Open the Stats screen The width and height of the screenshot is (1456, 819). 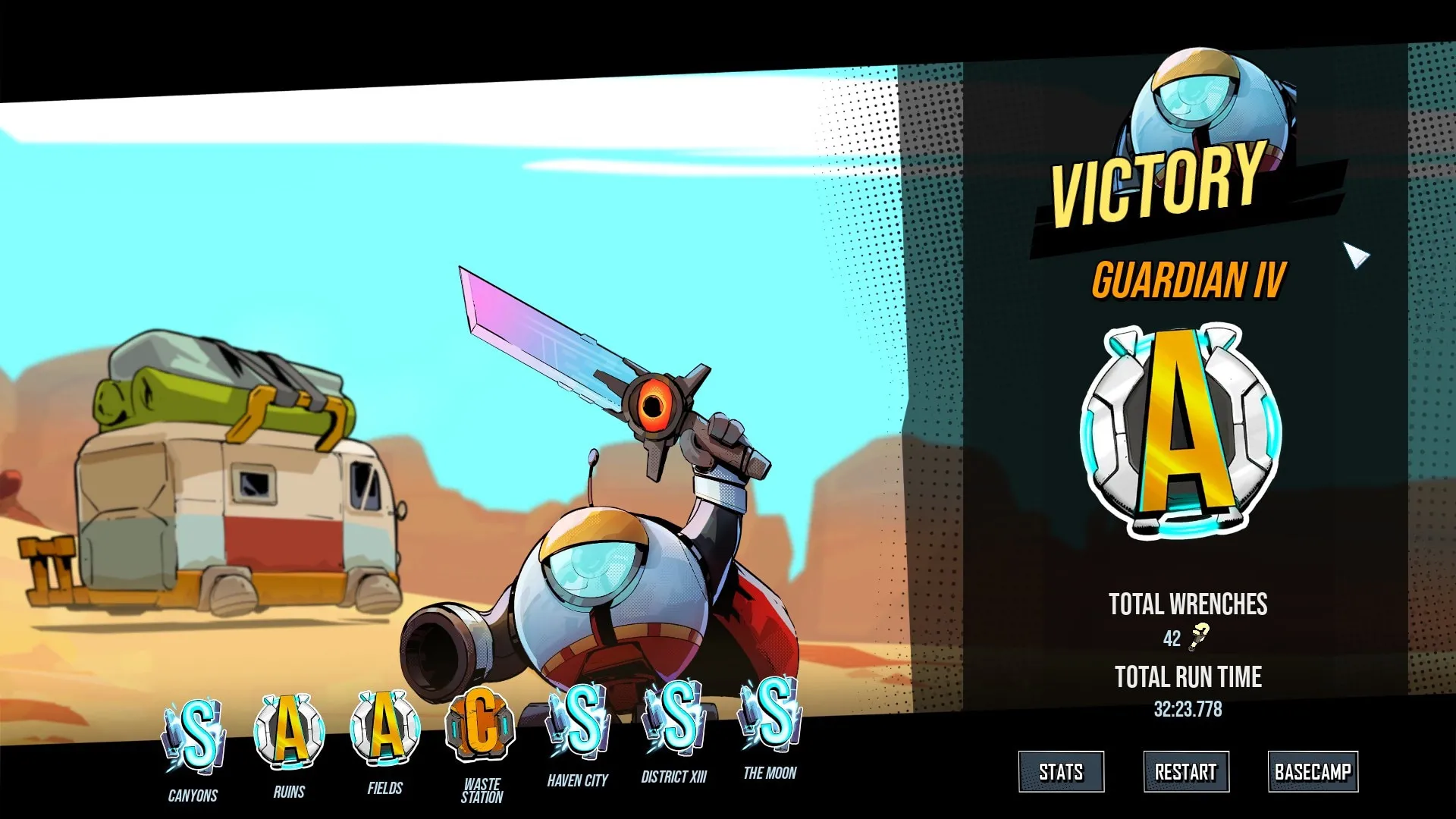(x=1061, y=772)
